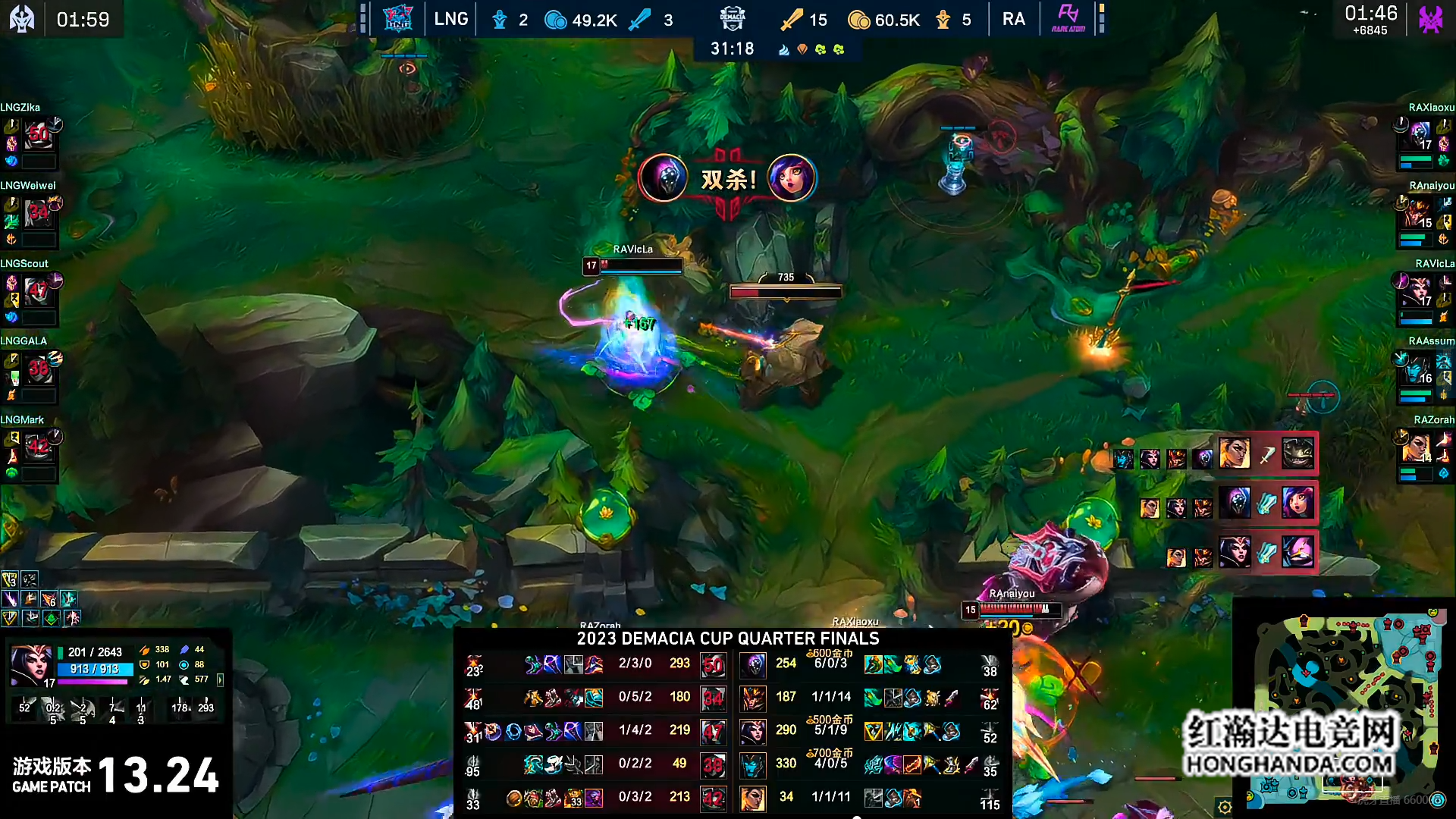Screen dimensions: 1456x819
Task: Click the LNG team logo in scorebar
Action: pyautogui.click(x=397, y=19)
